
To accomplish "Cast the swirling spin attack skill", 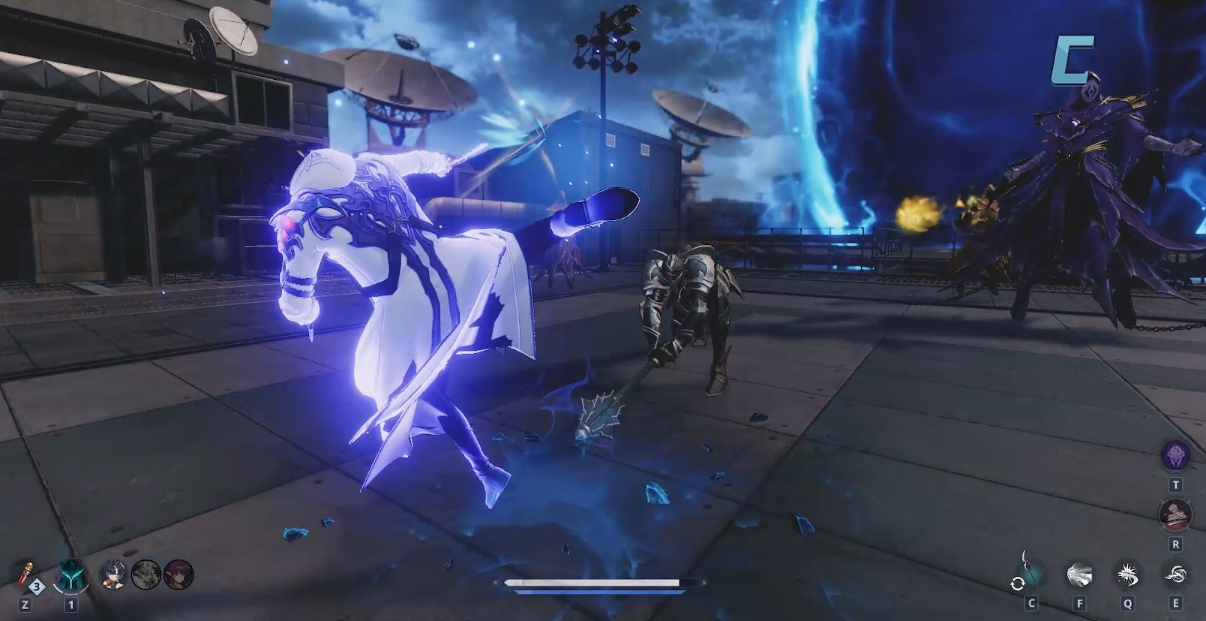I will 1175,574.
